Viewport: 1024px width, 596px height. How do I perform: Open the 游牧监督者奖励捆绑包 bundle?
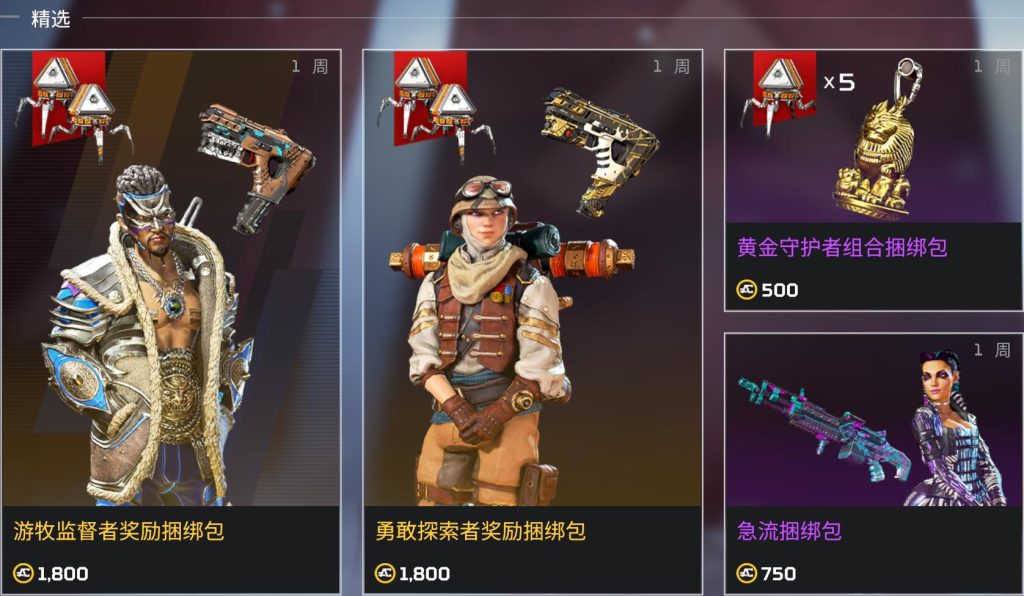(x=170, y=320)
